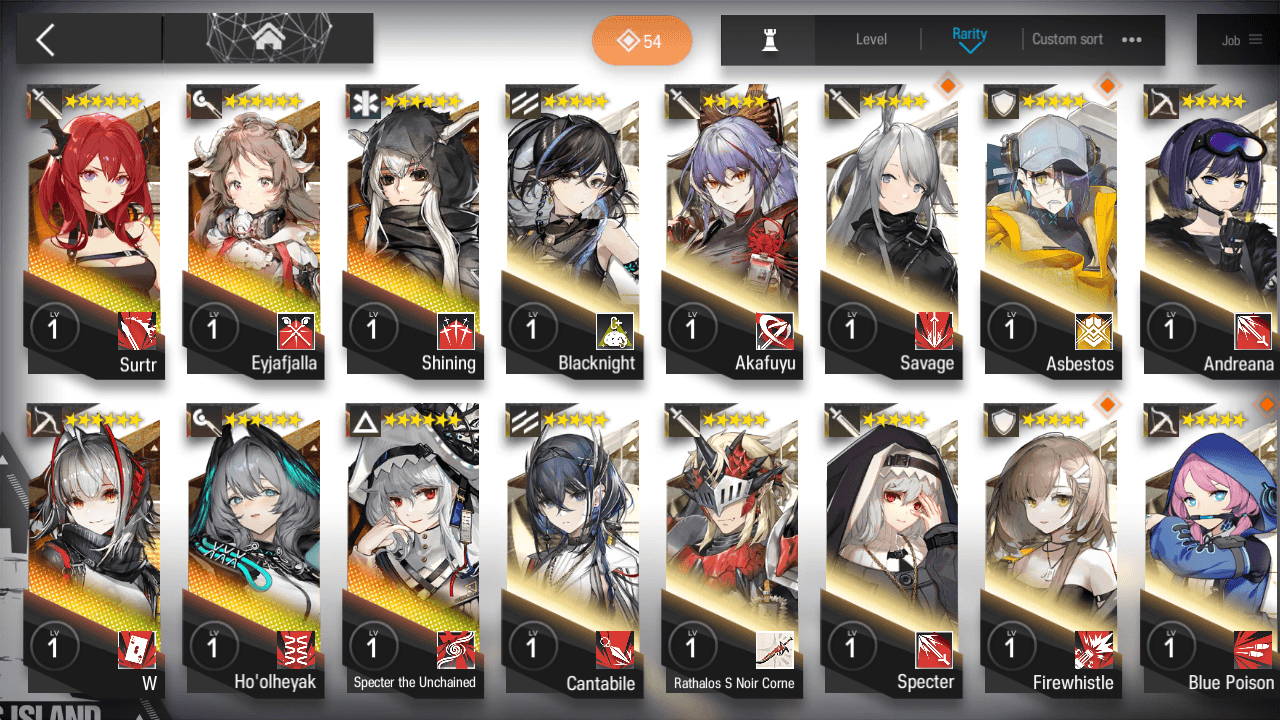Select the chess rook sort icon
Image resolution: width=1280 pixels, height=720 pixels.
[769, 40]
